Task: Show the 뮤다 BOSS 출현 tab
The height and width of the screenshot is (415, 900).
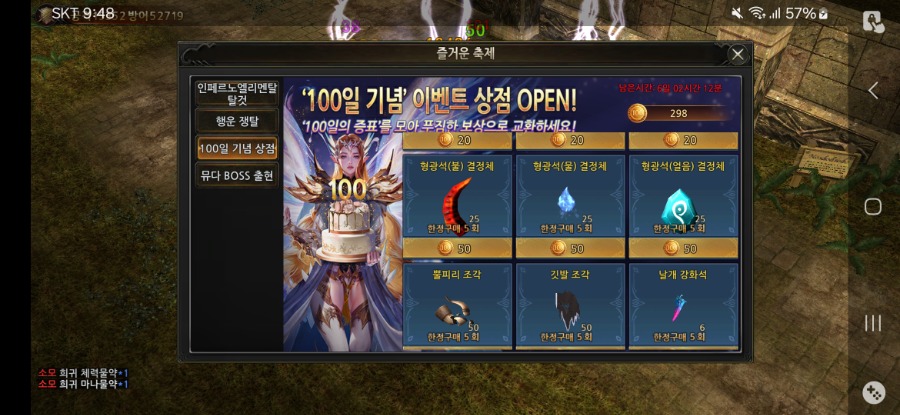Action: pos(236,175)
